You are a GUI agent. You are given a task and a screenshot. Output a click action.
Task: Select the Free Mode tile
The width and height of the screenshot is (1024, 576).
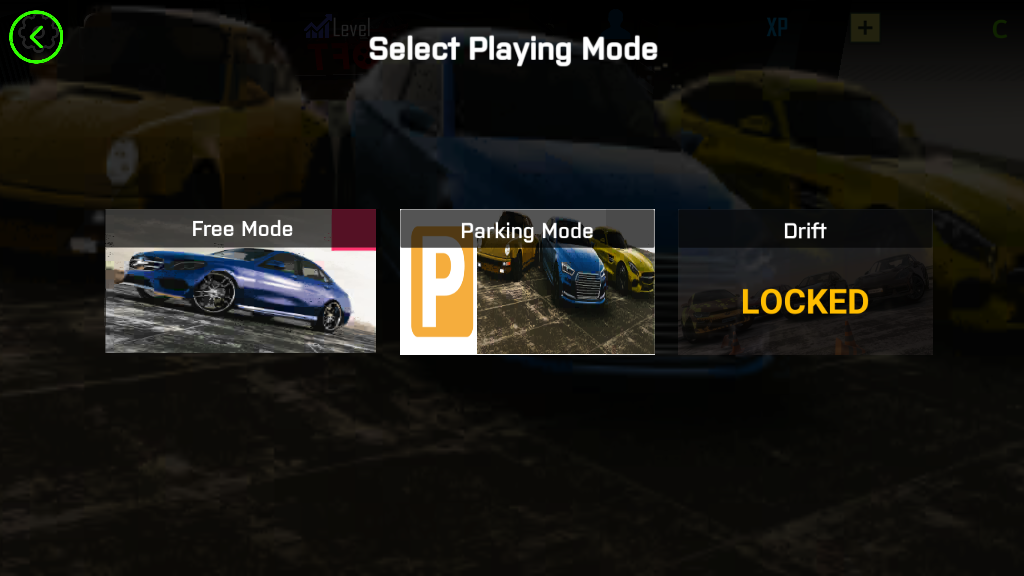coord(241,281)
